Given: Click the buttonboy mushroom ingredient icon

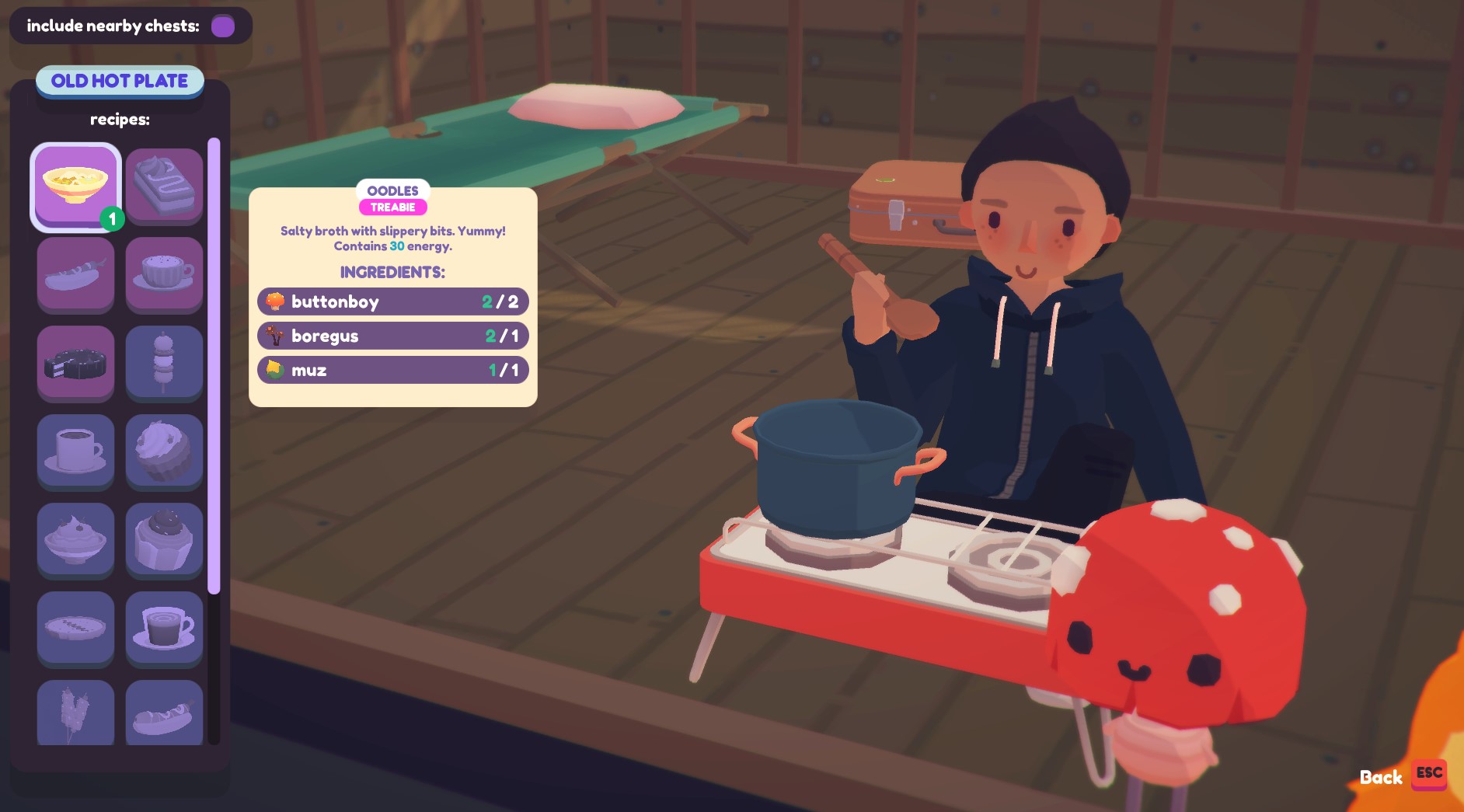Looking at the screenshot, I should click(276, 301).
